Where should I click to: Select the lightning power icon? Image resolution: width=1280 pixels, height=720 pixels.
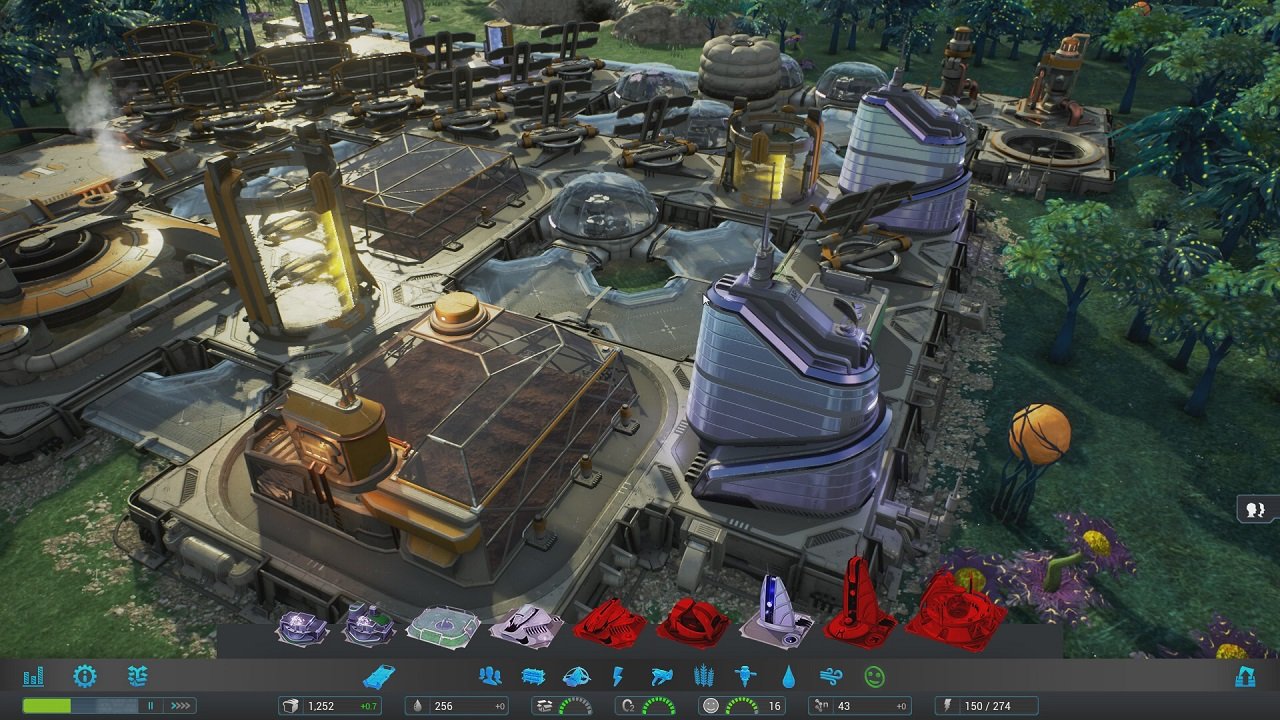click(x=619, y=677)
